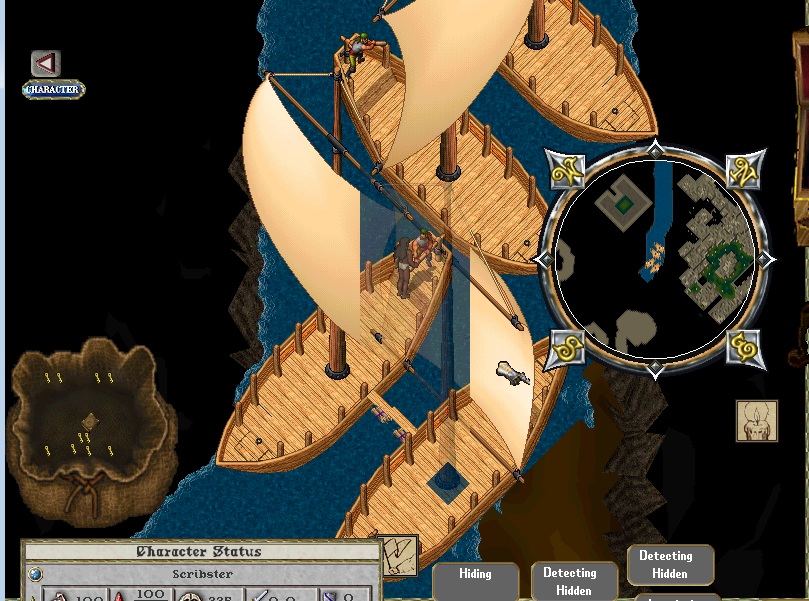Click the red triangle arrow button
This screenshot has height=601, width=809.
pos(45,64)
